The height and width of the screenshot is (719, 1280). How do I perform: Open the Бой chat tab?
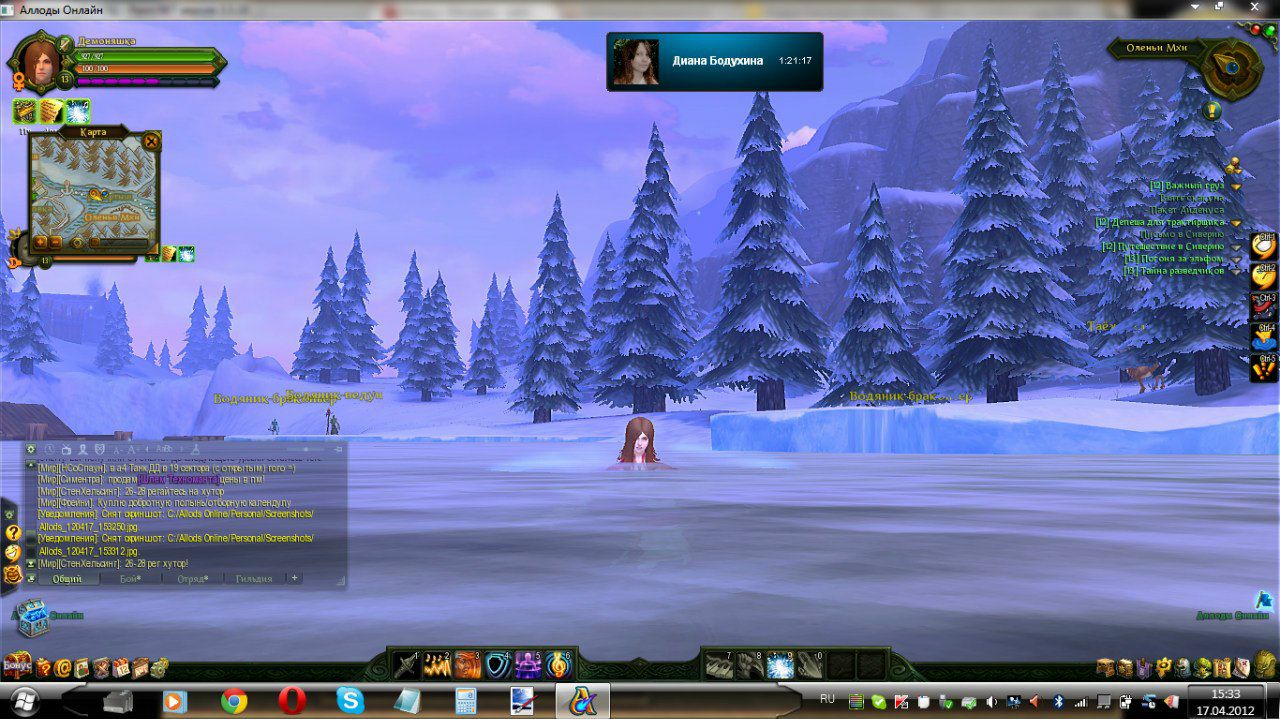pos(130,579)
